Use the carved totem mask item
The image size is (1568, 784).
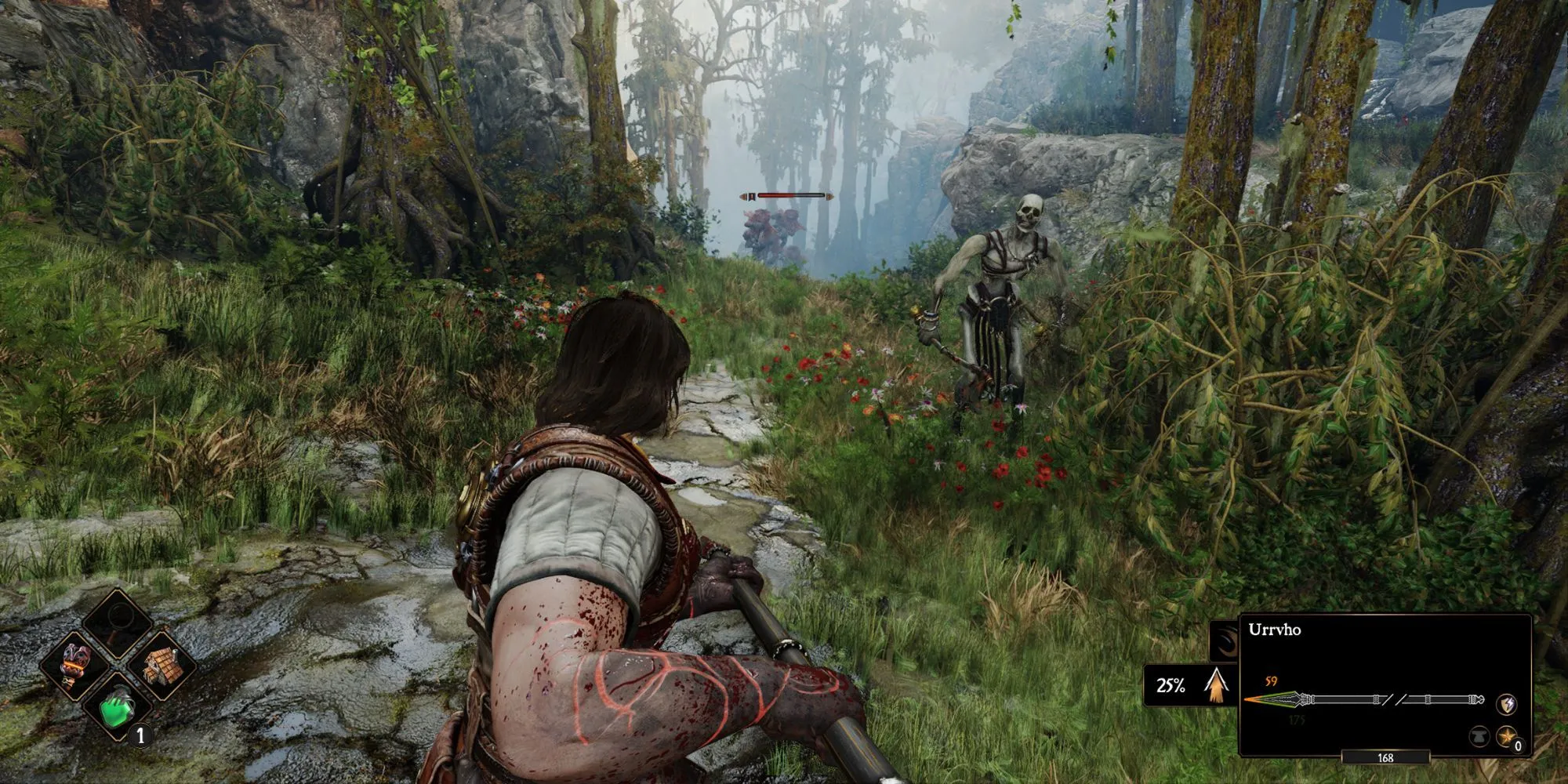click(x=76, y=666)
